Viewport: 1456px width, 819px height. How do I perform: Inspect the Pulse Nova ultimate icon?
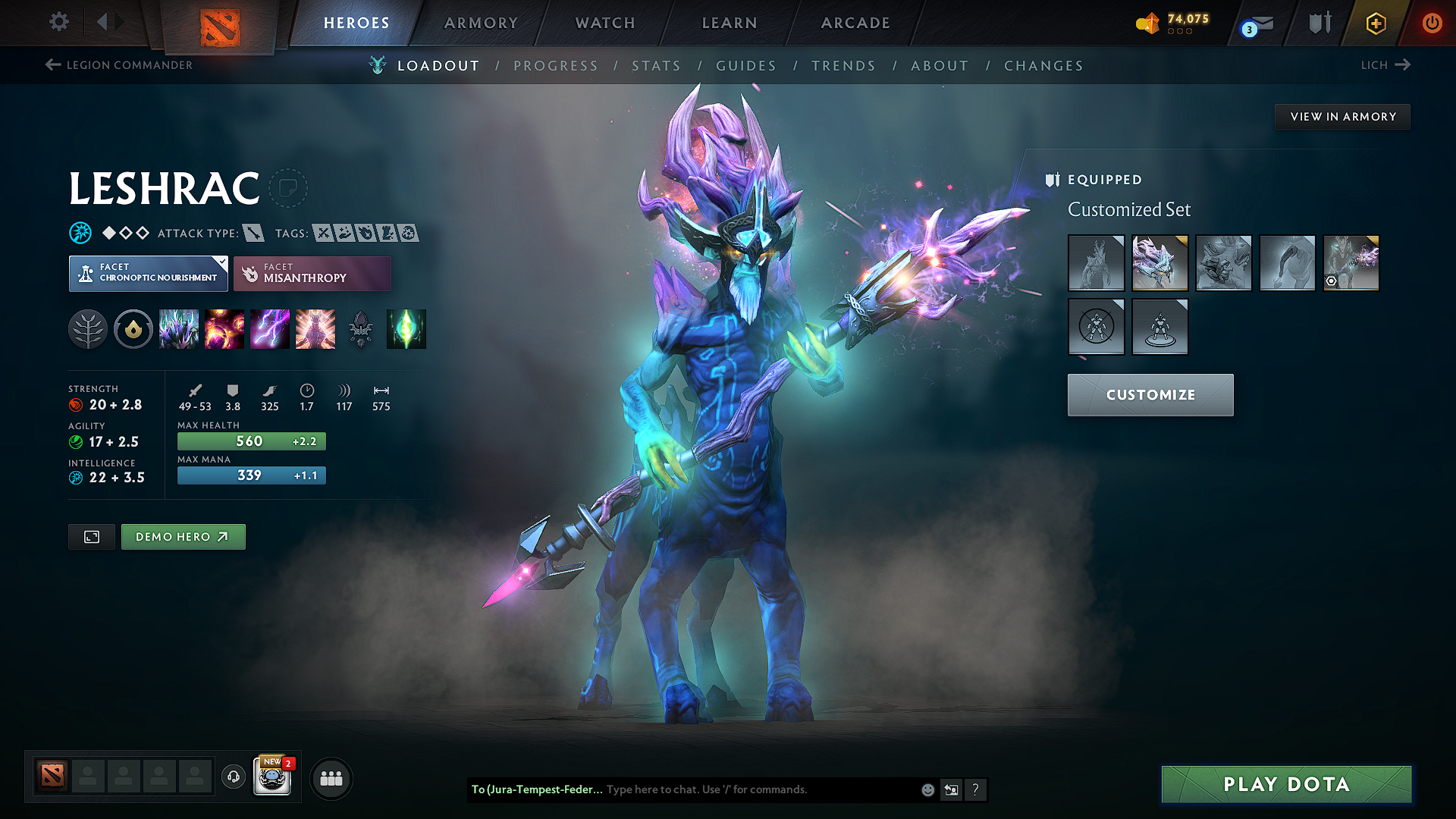click(315, 329)
